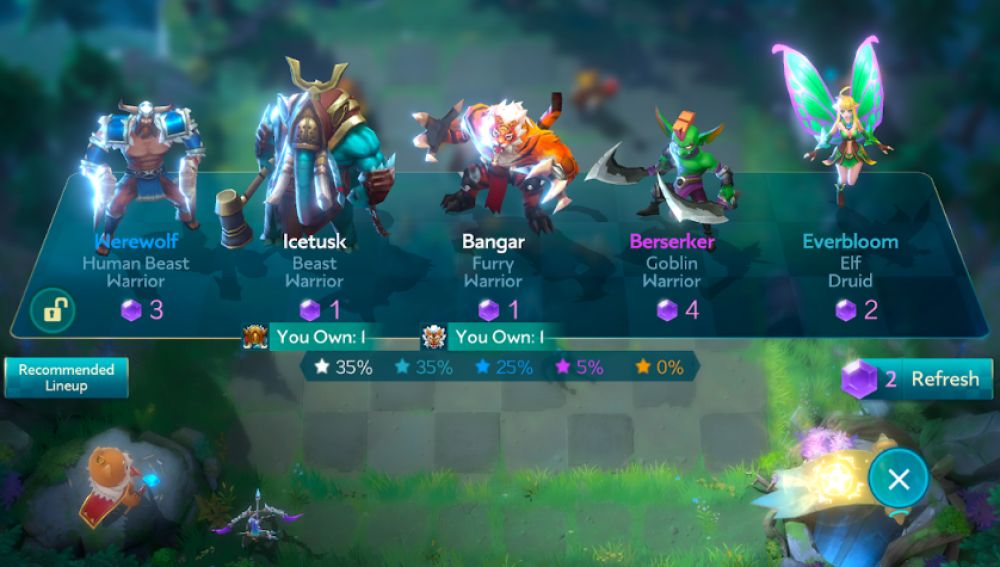
Task: Refresh the shop for 2 gems
Action: click(918, 379)
